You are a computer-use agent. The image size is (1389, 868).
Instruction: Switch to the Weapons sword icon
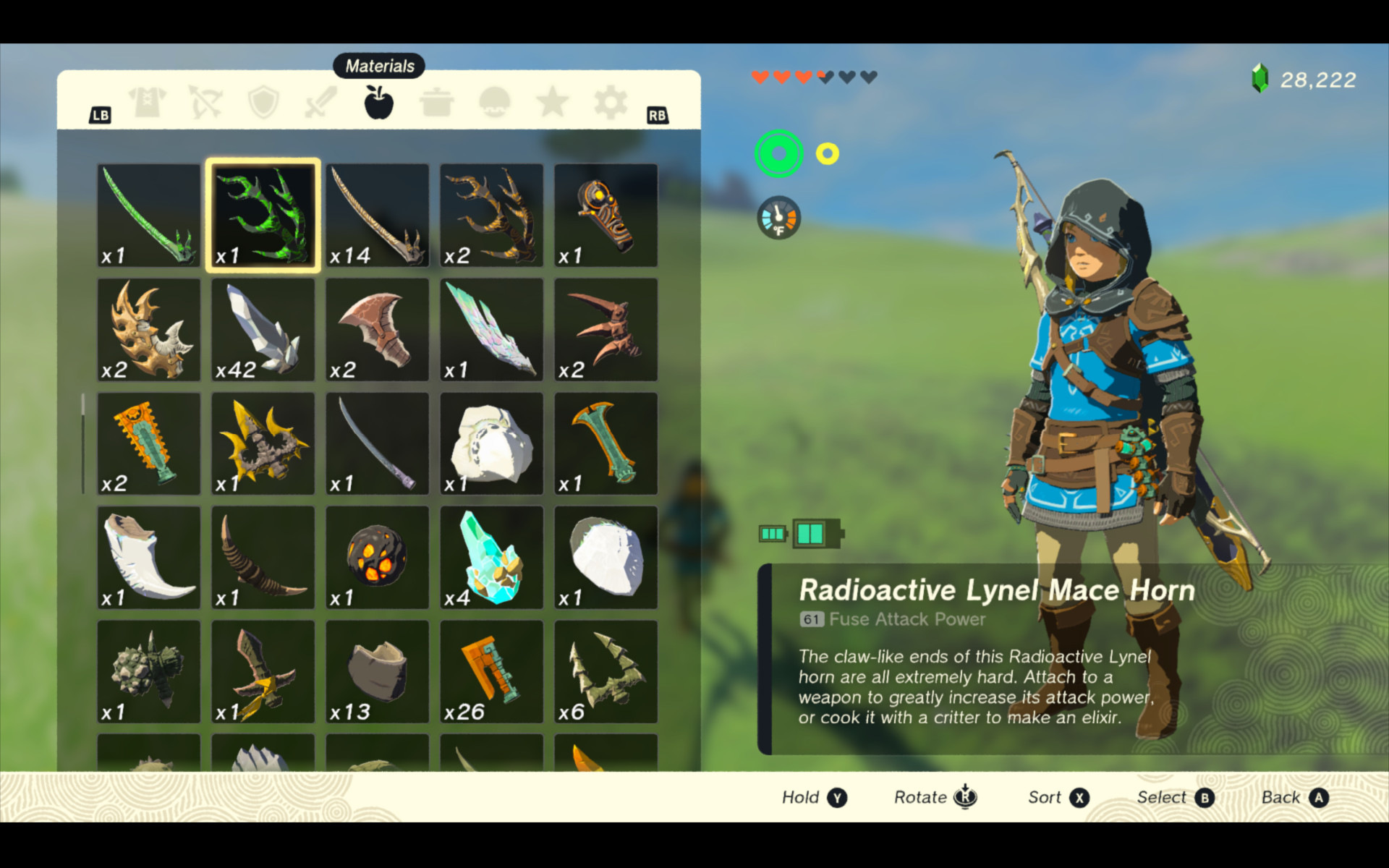pos(322,101)
